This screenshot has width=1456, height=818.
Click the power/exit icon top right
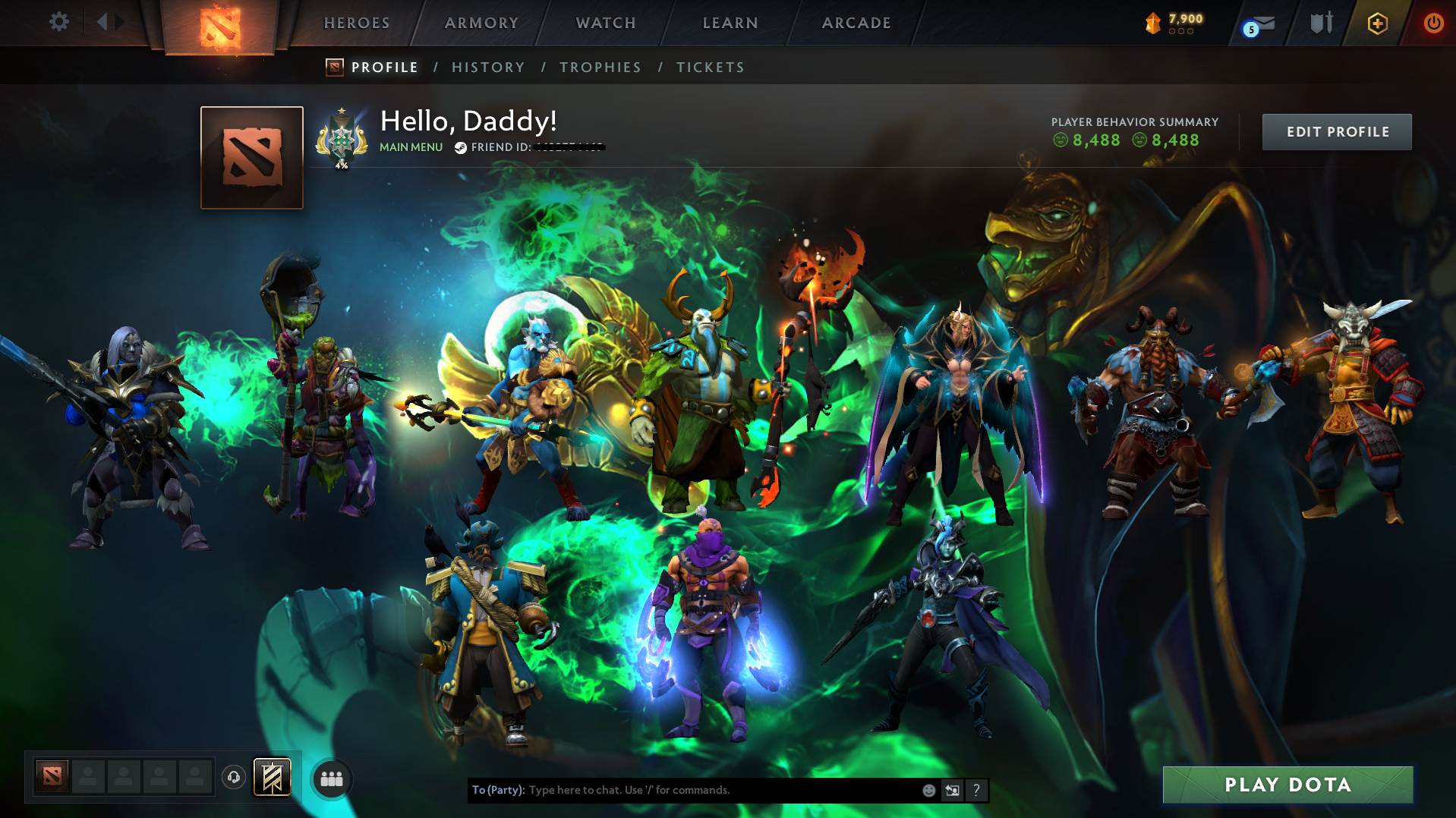(1434, 23)
